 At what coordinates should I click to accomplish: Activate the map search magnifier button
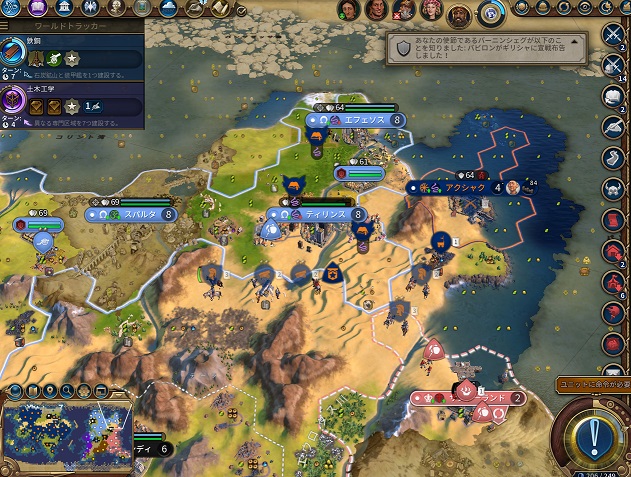pos(69,390)
